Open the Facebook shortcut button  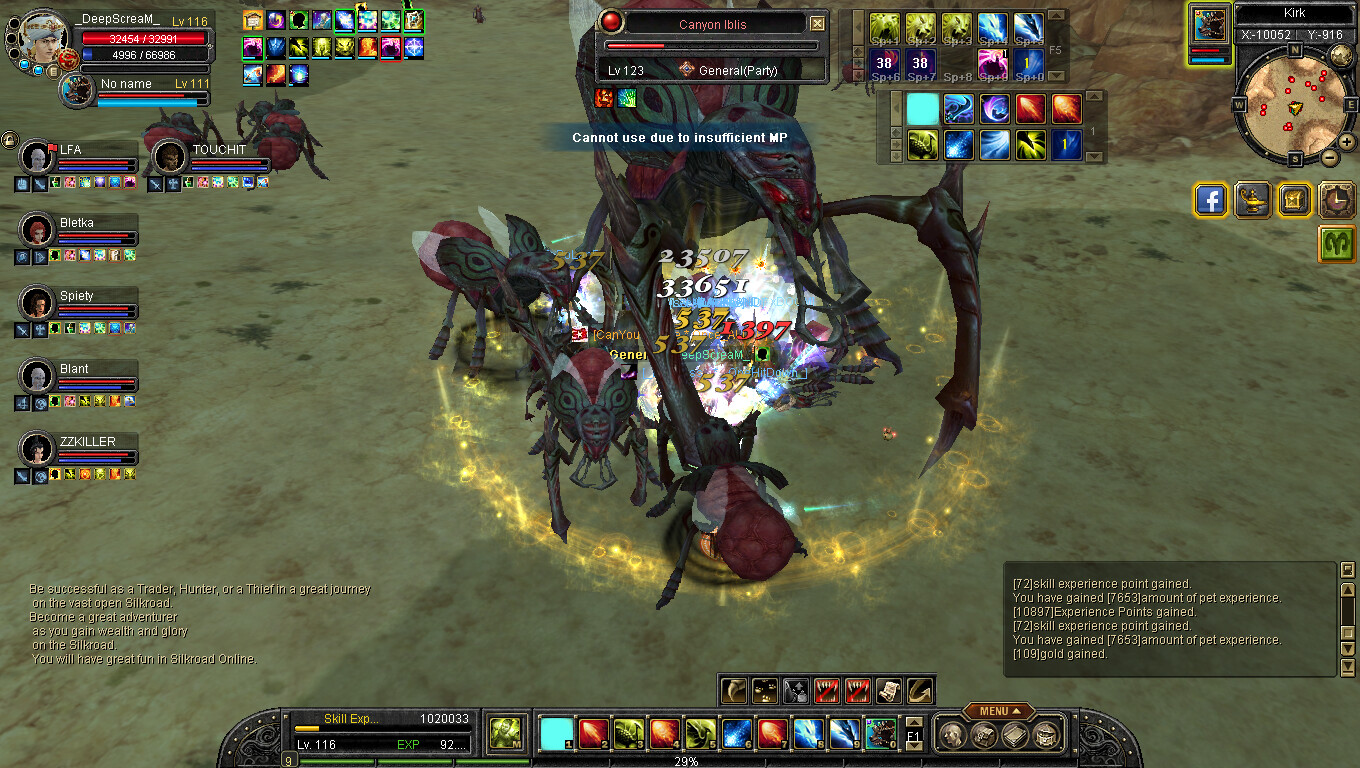tap(1211, 200)
